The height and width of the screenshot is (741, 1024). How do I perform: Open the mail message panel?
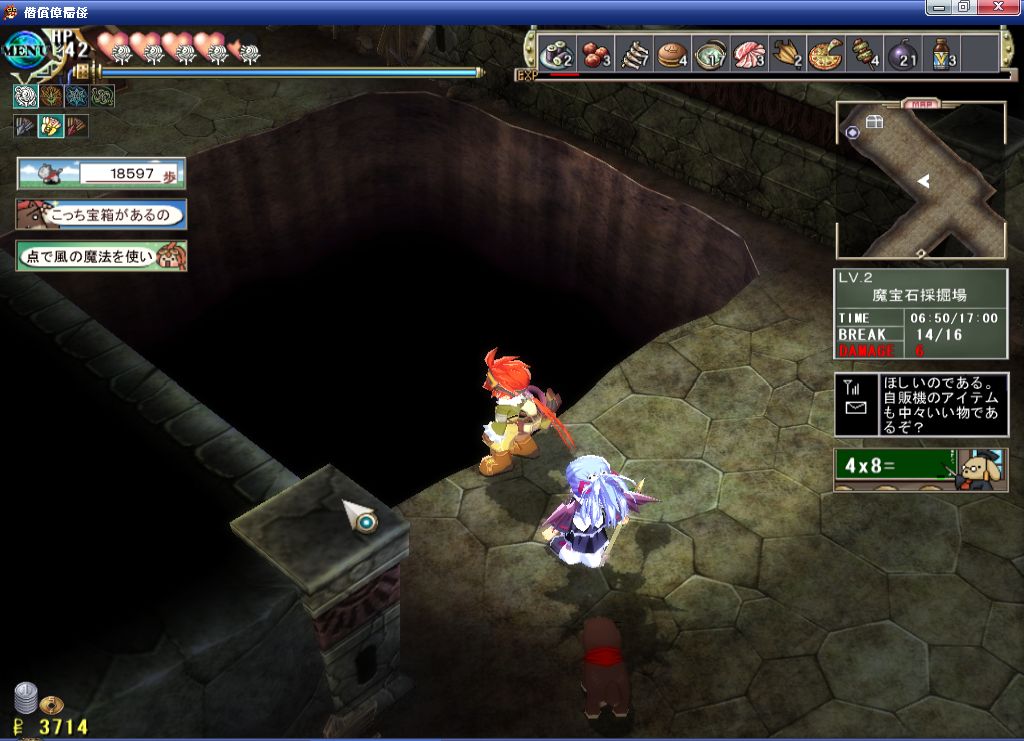(x=921, y=405)
